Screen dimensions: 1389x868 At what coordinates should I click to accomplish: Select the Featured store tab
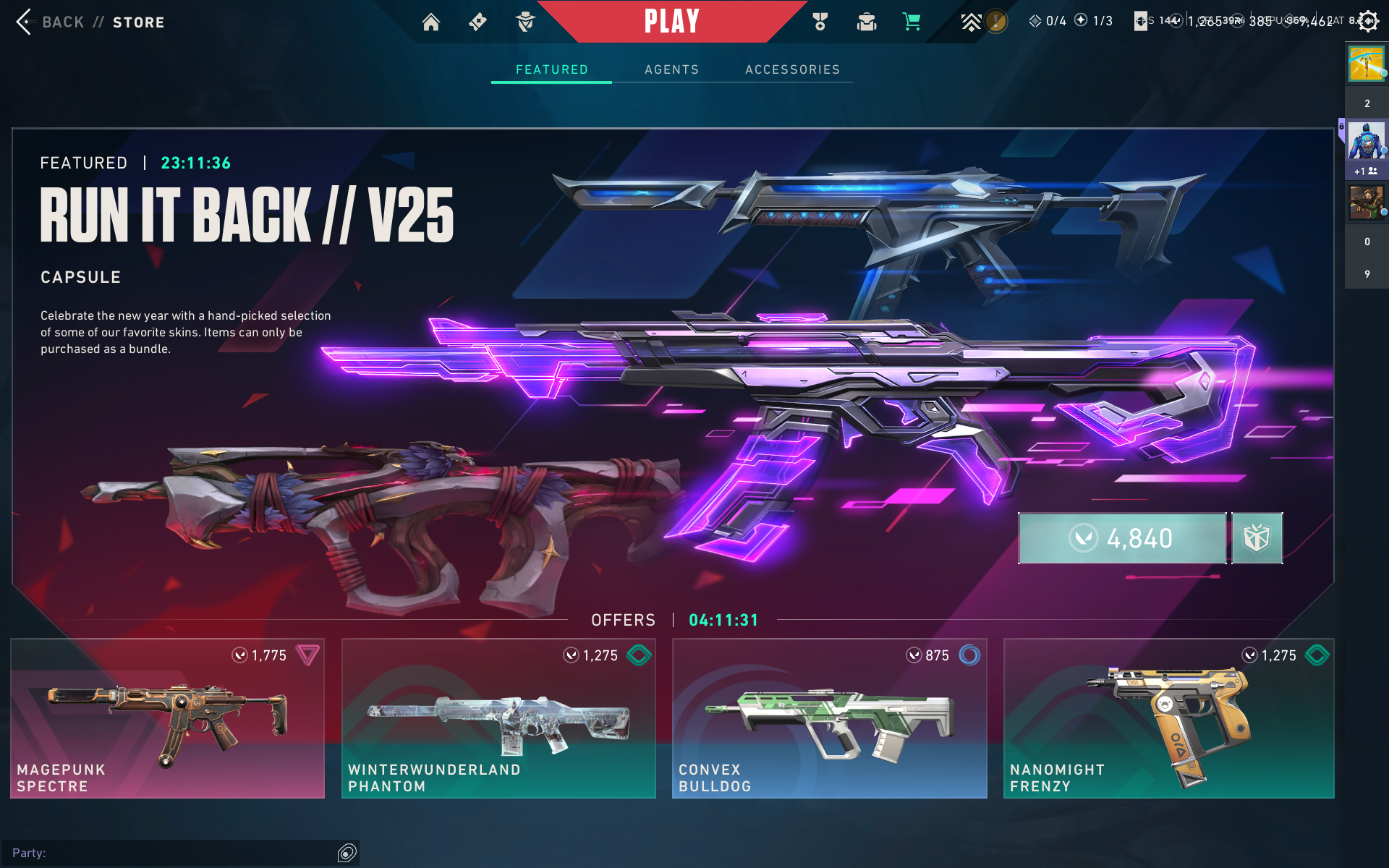[552, 69]
